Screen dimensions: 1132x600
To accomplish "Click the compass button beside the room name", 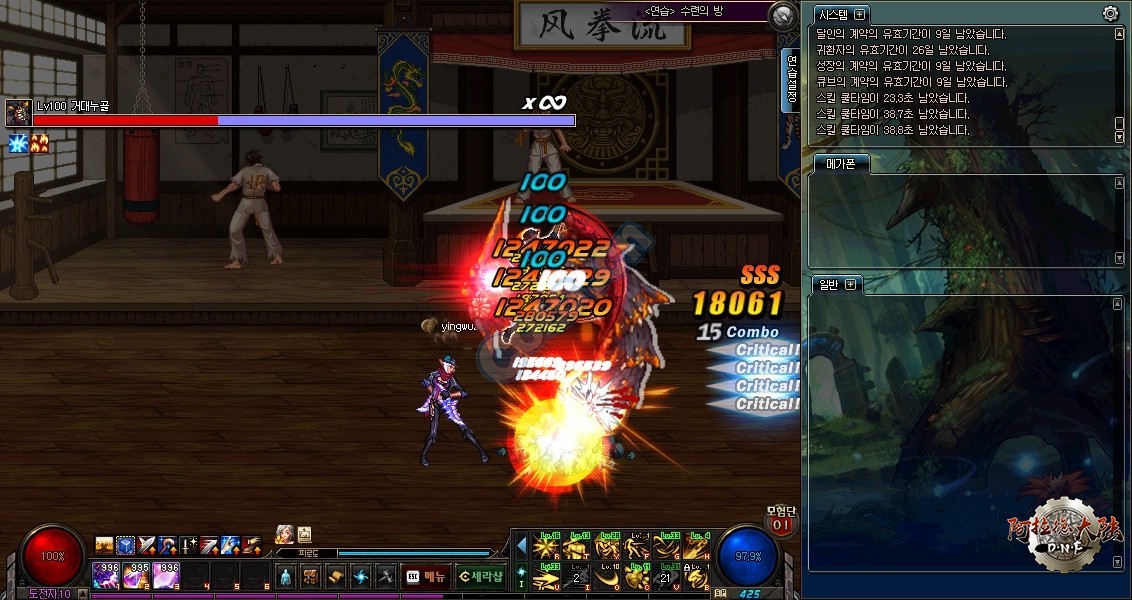I will (x=783, y=15).
